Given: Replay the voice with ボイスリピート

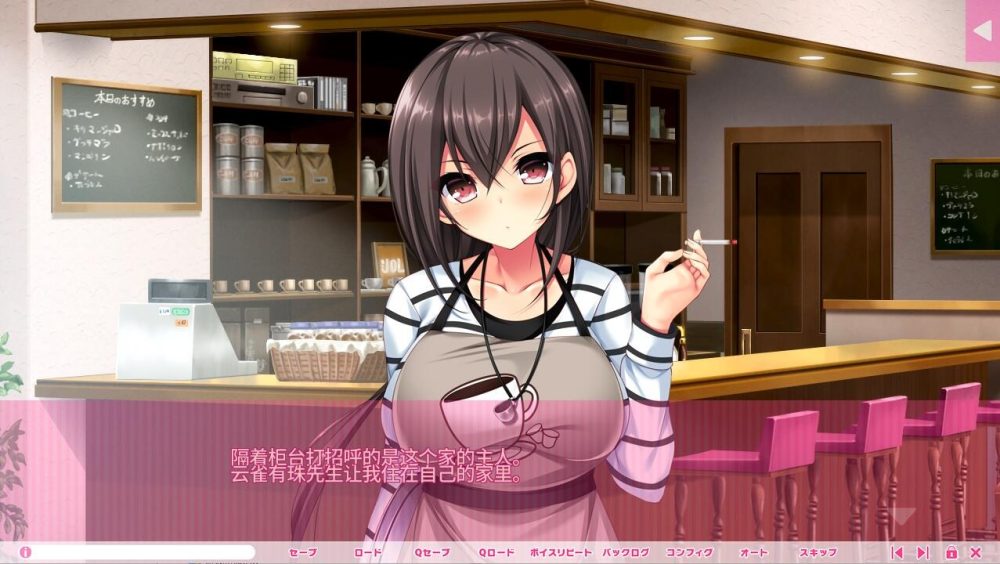Looking at the screenshot, I should [x=561, y=552].
